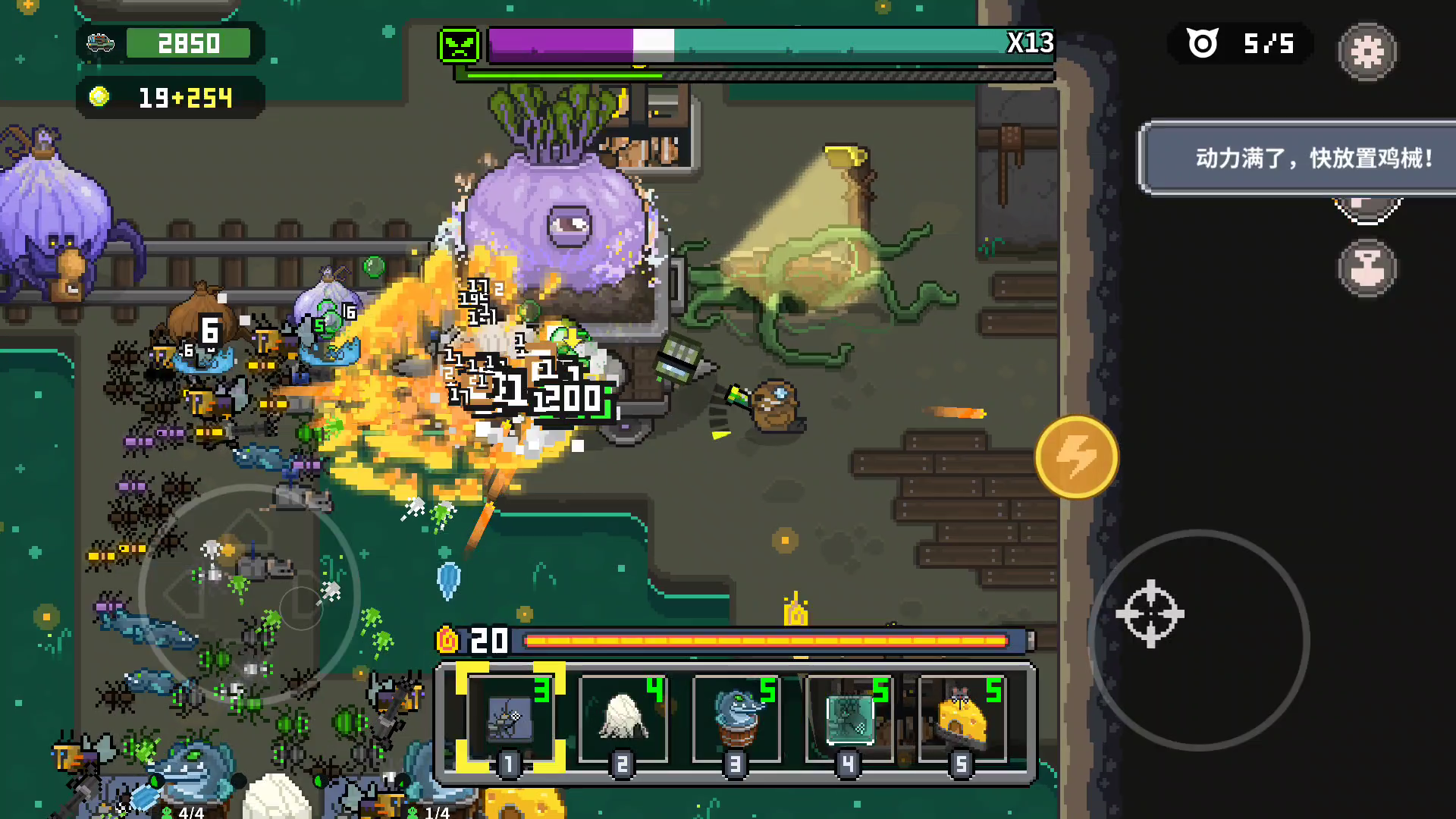The image size is (1456, 819).
Task: Tap the shovel round button
Action: coord(1367,268)
